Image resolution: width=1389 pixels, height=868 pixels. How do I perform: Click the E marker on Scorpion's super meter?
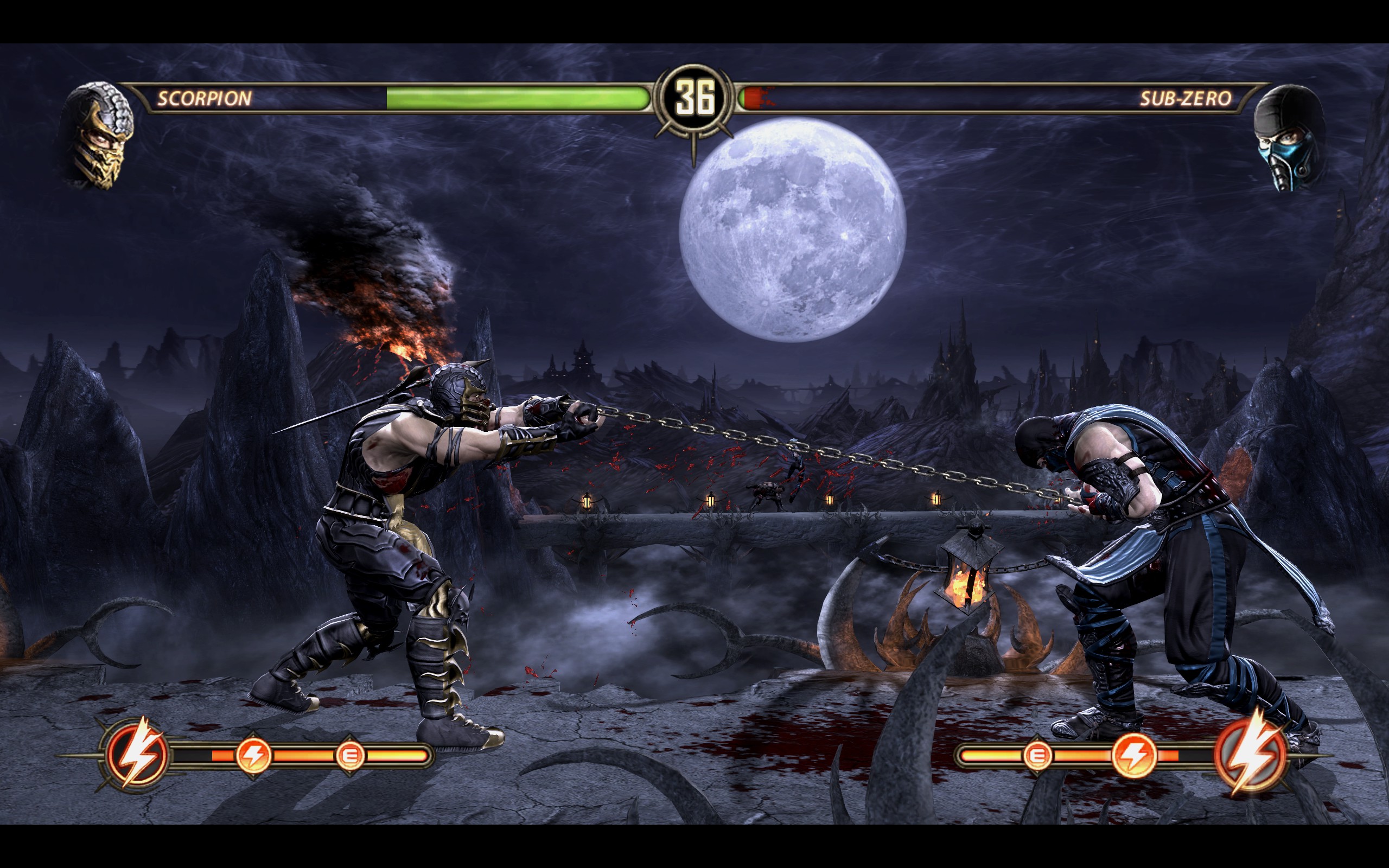349,755
